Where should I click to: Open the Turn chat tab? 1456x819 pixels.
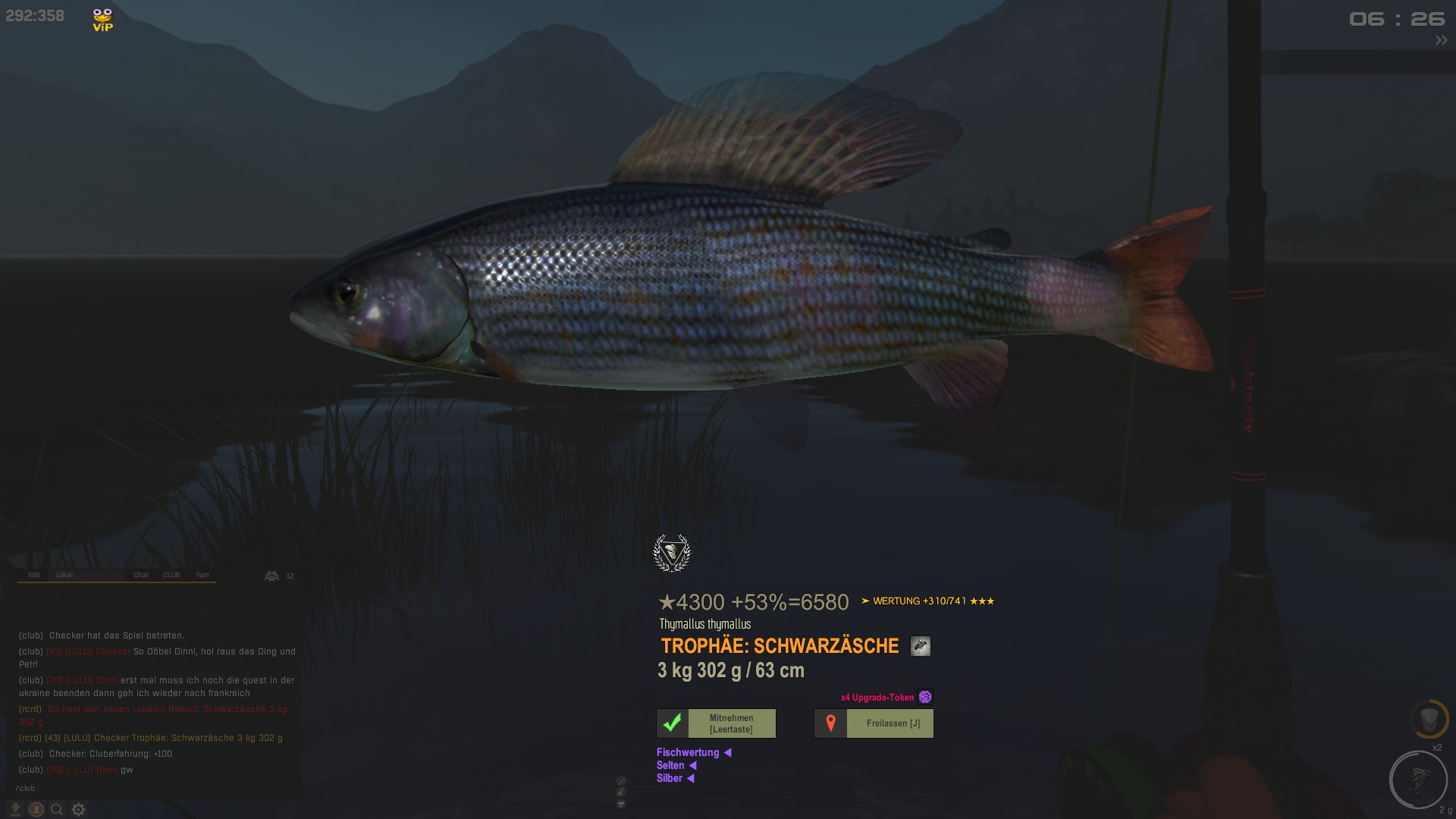point(202,575)
